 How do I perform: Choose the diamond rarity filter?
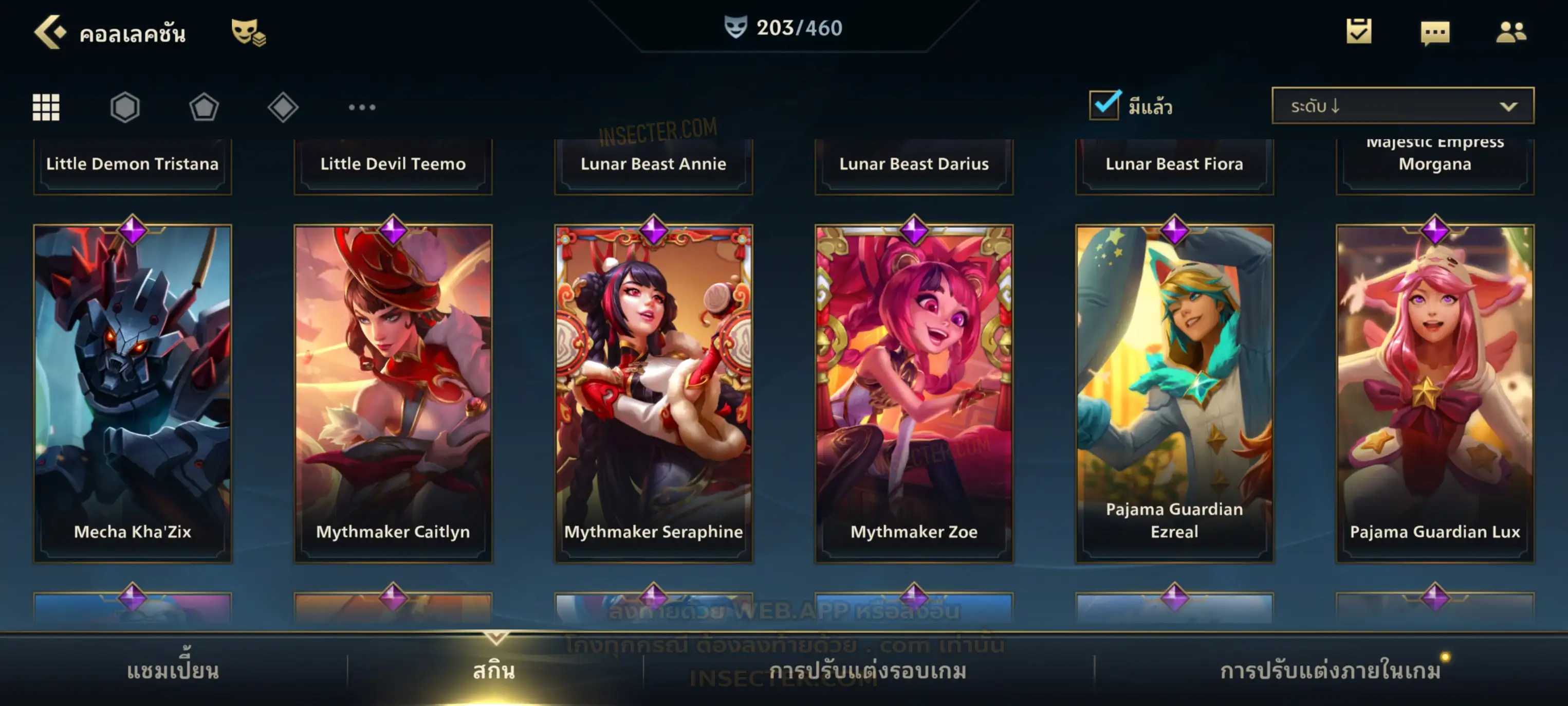283,107
